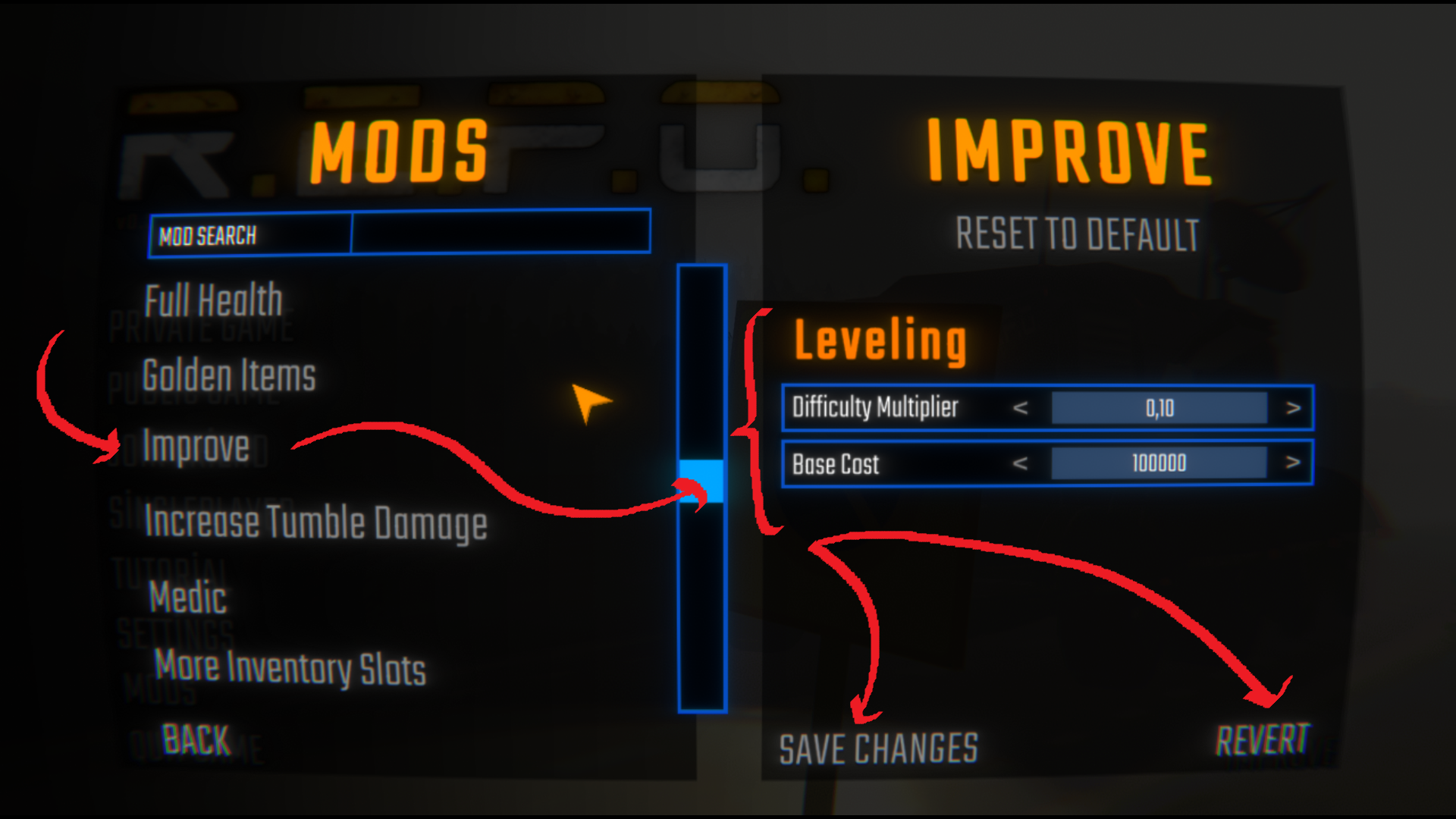Select the Medic mod
The image size is (1456, 819).
click(x=187, y=598)
